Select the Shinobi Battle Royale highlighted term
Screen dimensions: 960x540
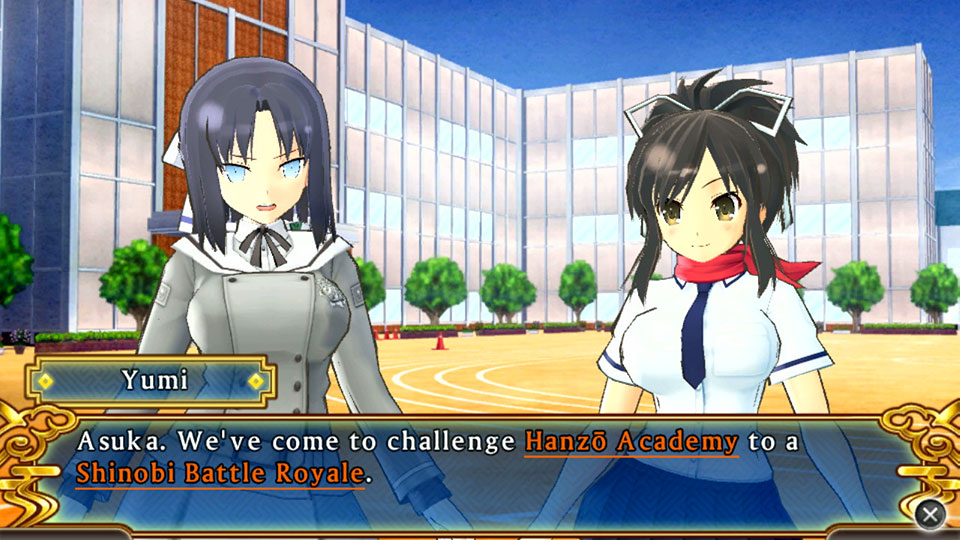click(218, 473)
